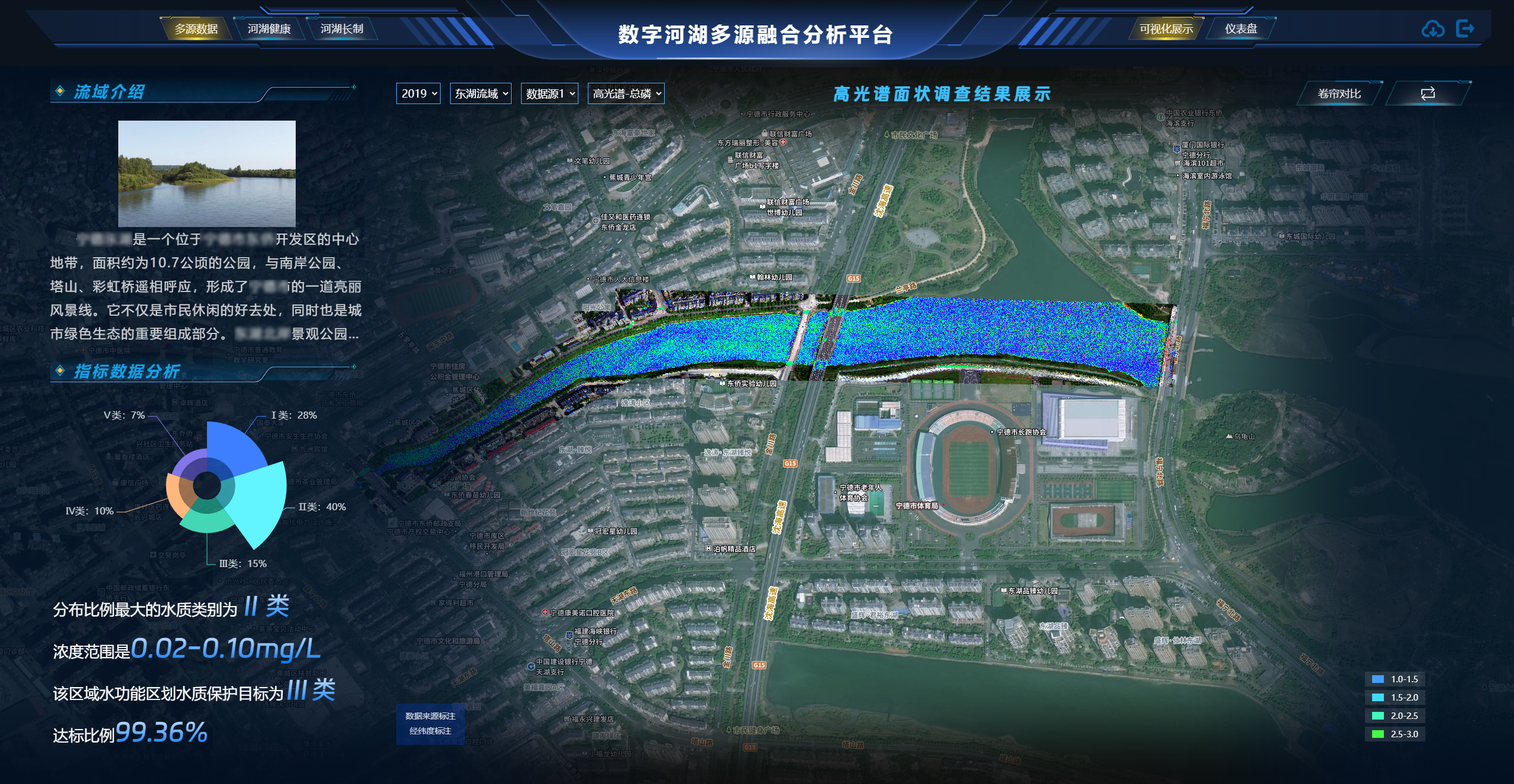This screenshot has height=784, width=1514.
Task: Click the cloud download icon top right
Action: 1432,28
